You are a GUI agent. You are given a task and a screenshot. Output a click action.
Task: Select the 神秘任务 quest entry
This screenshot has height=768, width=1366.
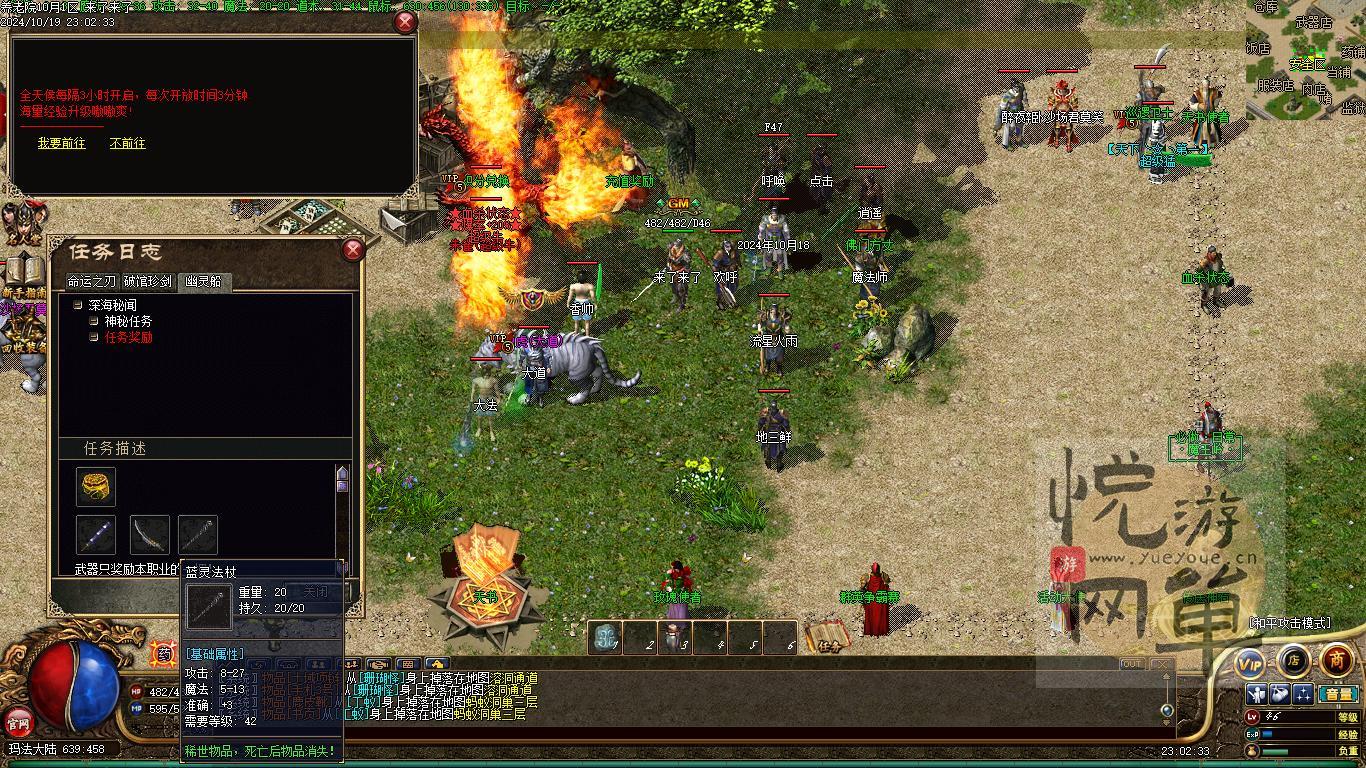coord(128,321)
